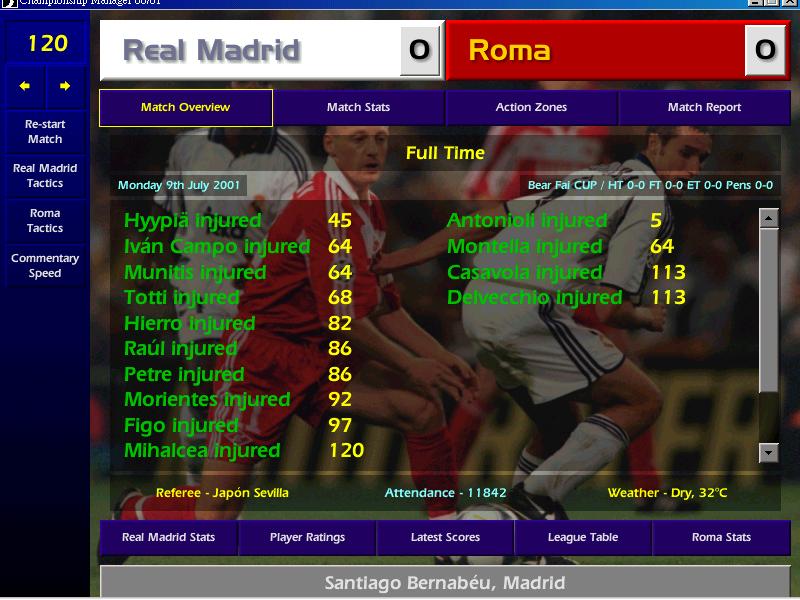Show Roma Stats
The width and height of the screenshot is (800, 600).
point(721,538)
